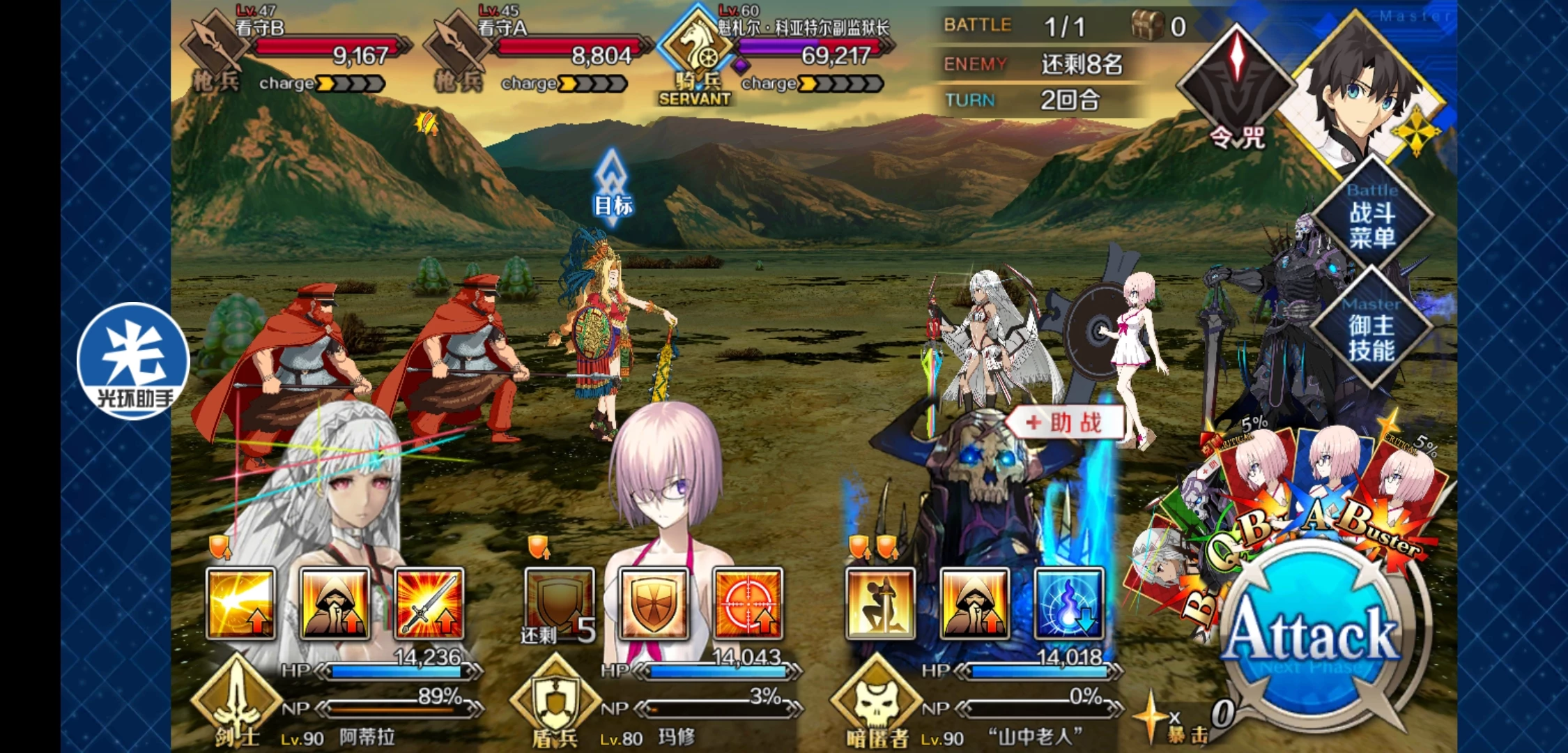
Task: Use King Hassan's kneeling swordsman first skill
Action: (880, 604)
